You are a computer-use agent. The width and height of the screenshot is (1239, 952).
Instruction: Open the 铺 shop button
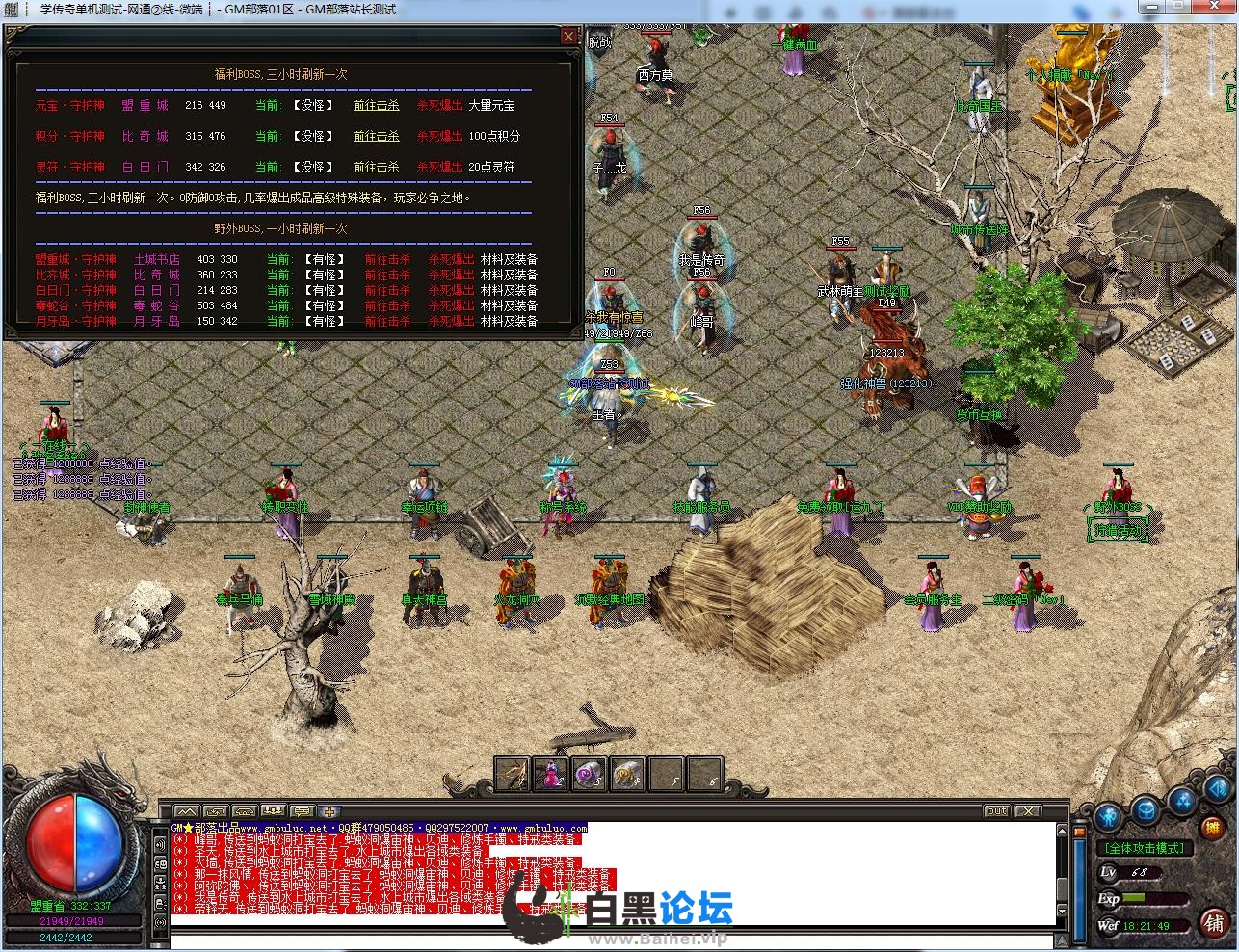(x=1214, y=922)
